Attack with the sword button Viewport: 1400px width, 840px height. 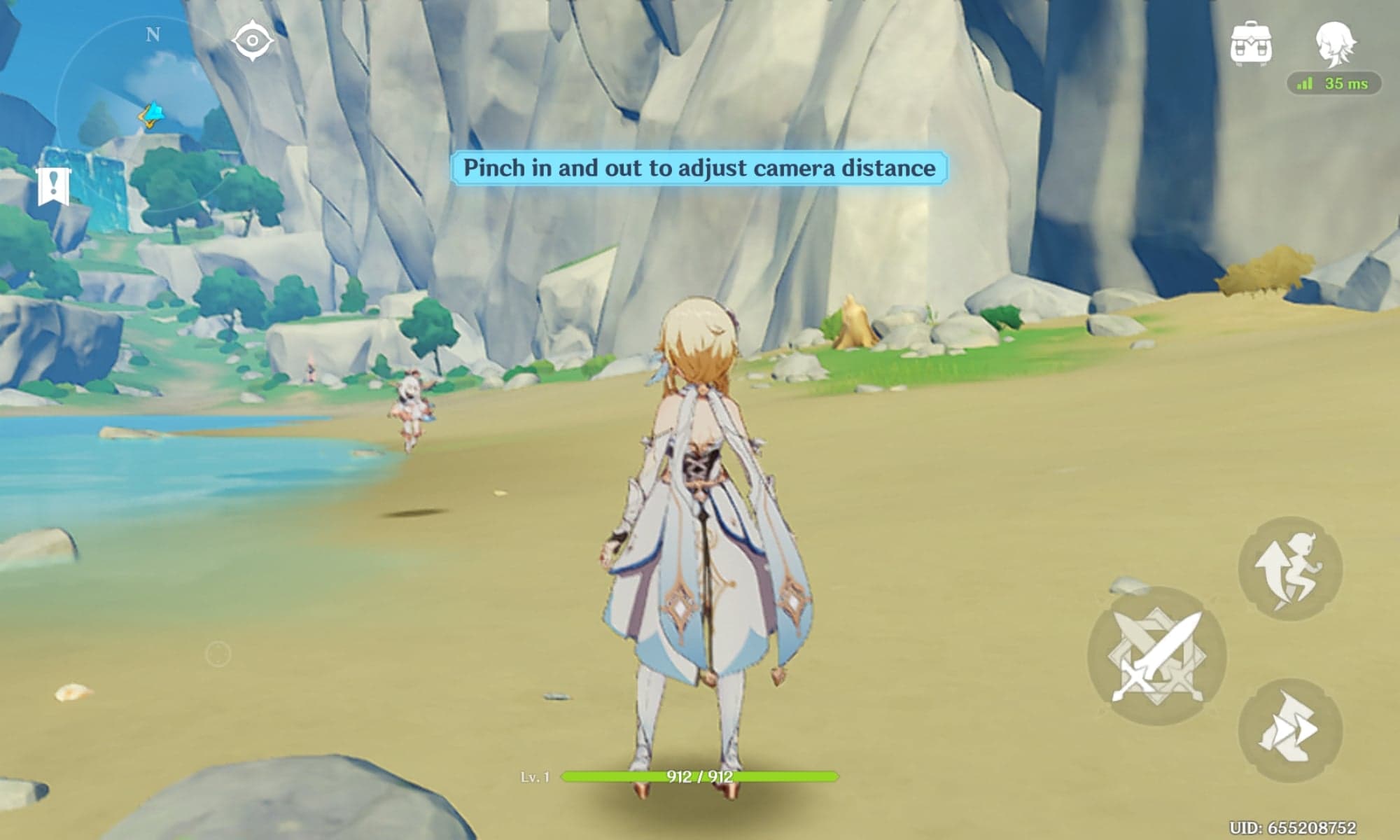(1156, 656)
